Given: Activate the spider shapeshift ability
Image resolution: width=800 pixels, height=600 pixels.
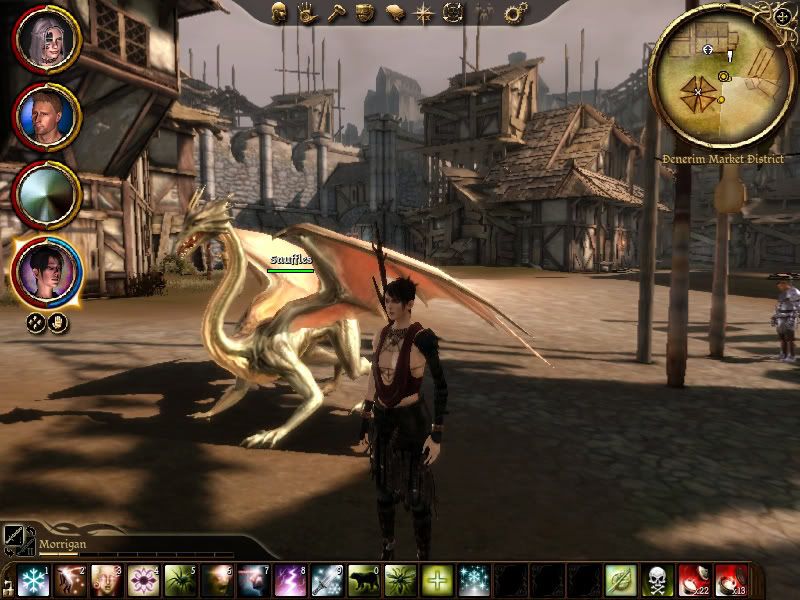Looking at the screenshot, I should tap(180, 581).
